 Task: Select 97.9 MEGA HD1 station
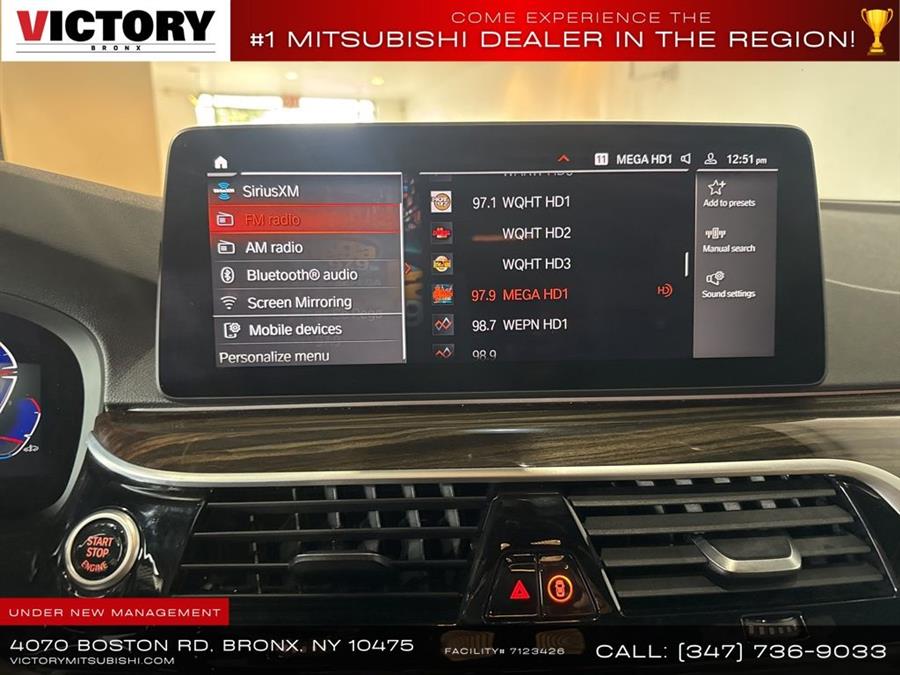[534, 294]
